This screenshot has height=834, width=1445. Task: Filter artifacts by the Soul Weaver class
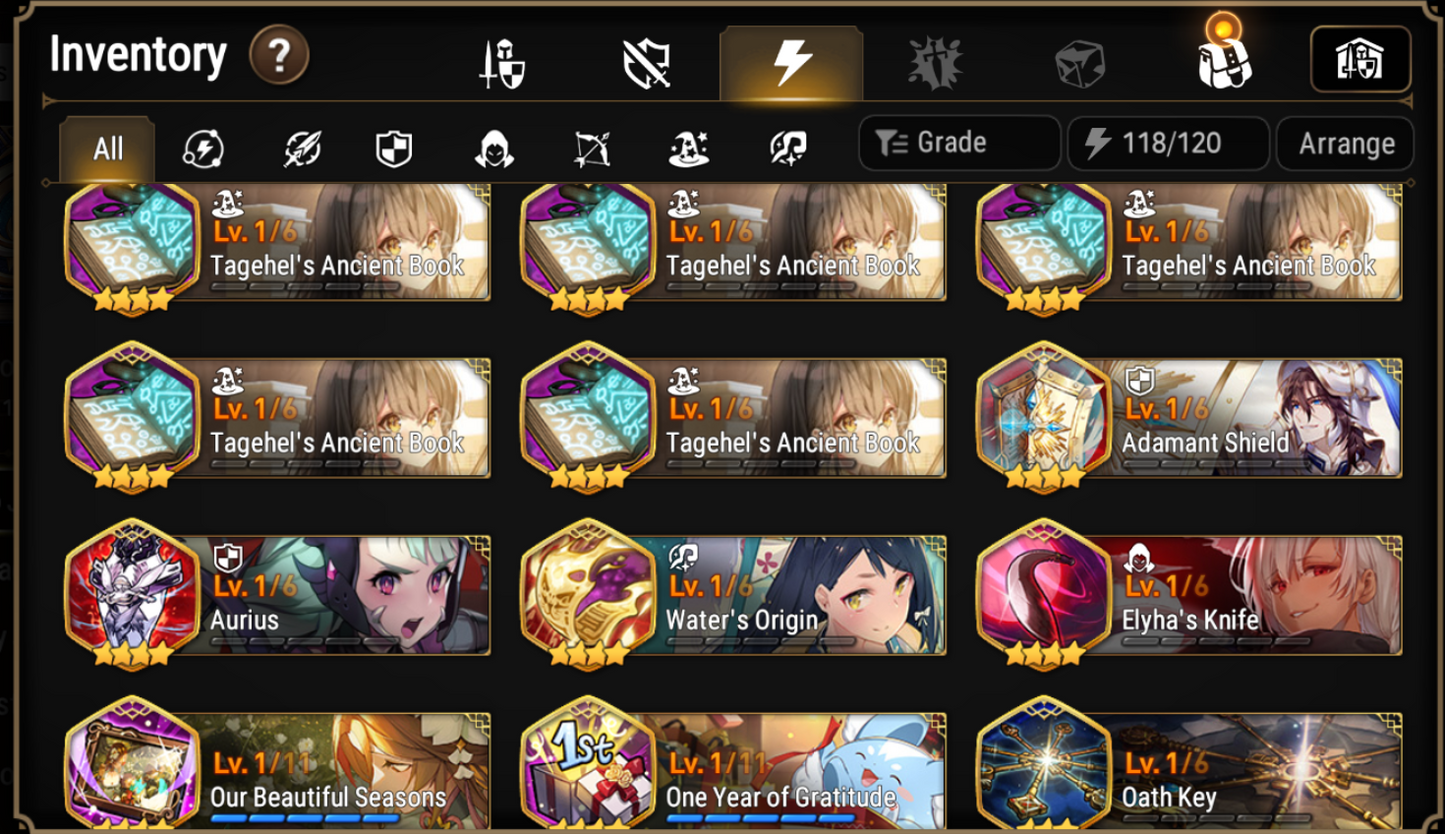(x=786, y=145)
